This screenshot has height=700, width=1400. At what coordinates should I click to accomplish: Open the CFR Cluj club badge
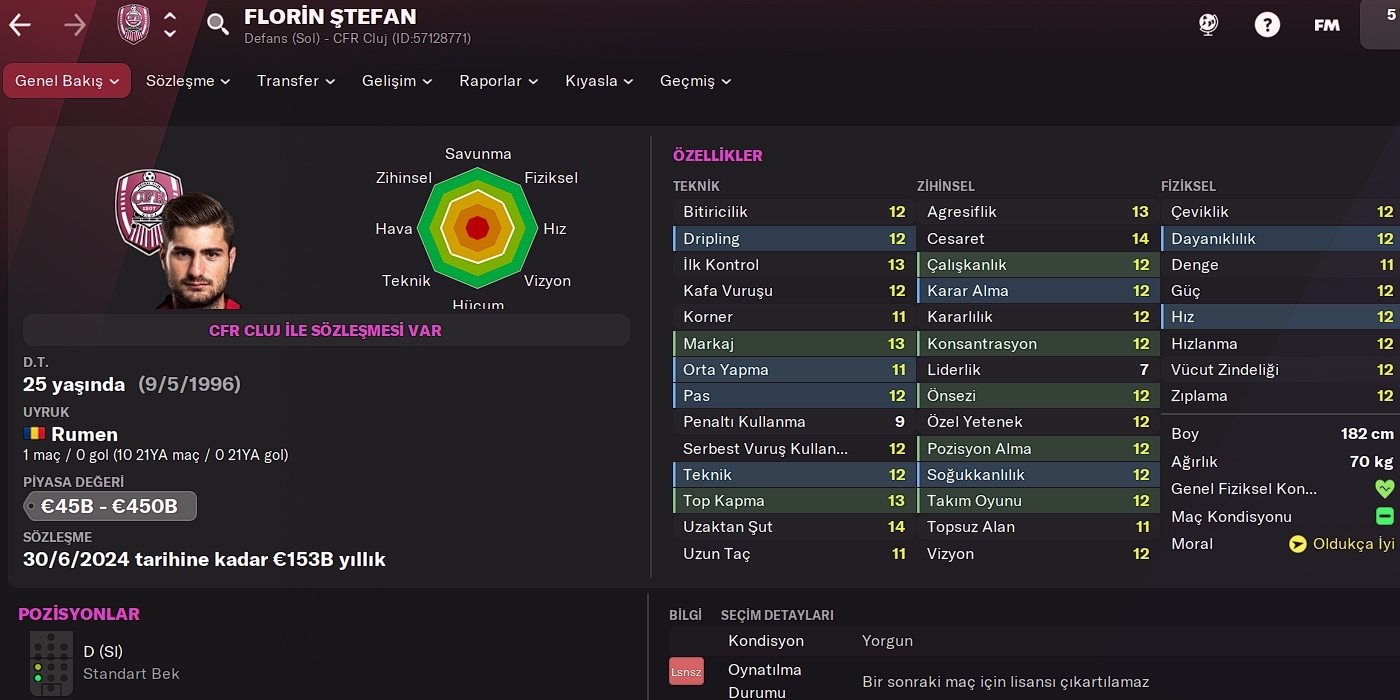133,24
